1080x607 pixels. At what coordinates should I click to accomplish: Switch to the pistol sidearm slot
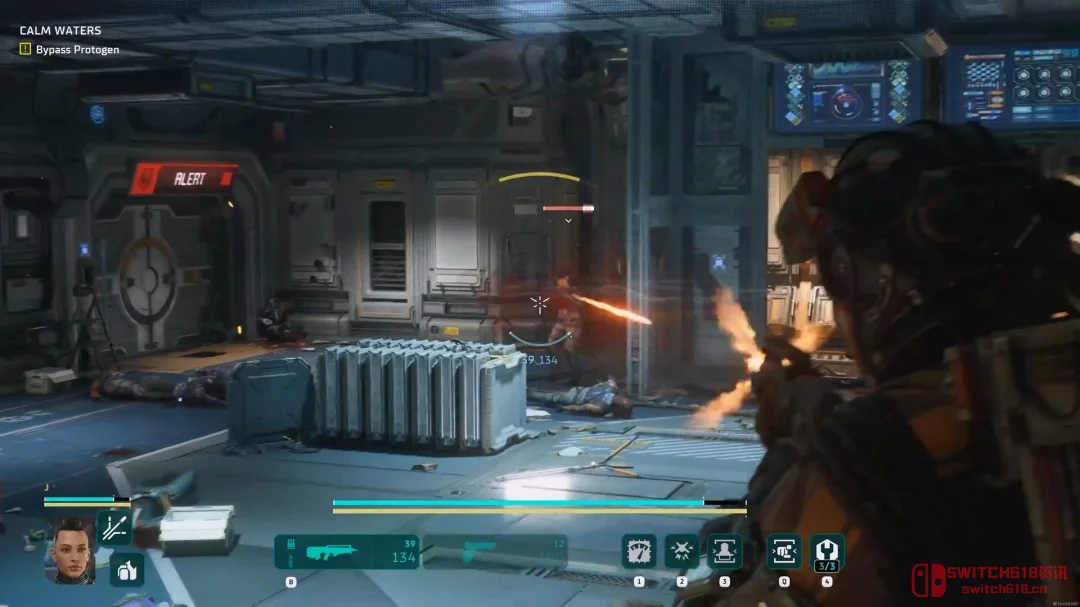(495, 551)
